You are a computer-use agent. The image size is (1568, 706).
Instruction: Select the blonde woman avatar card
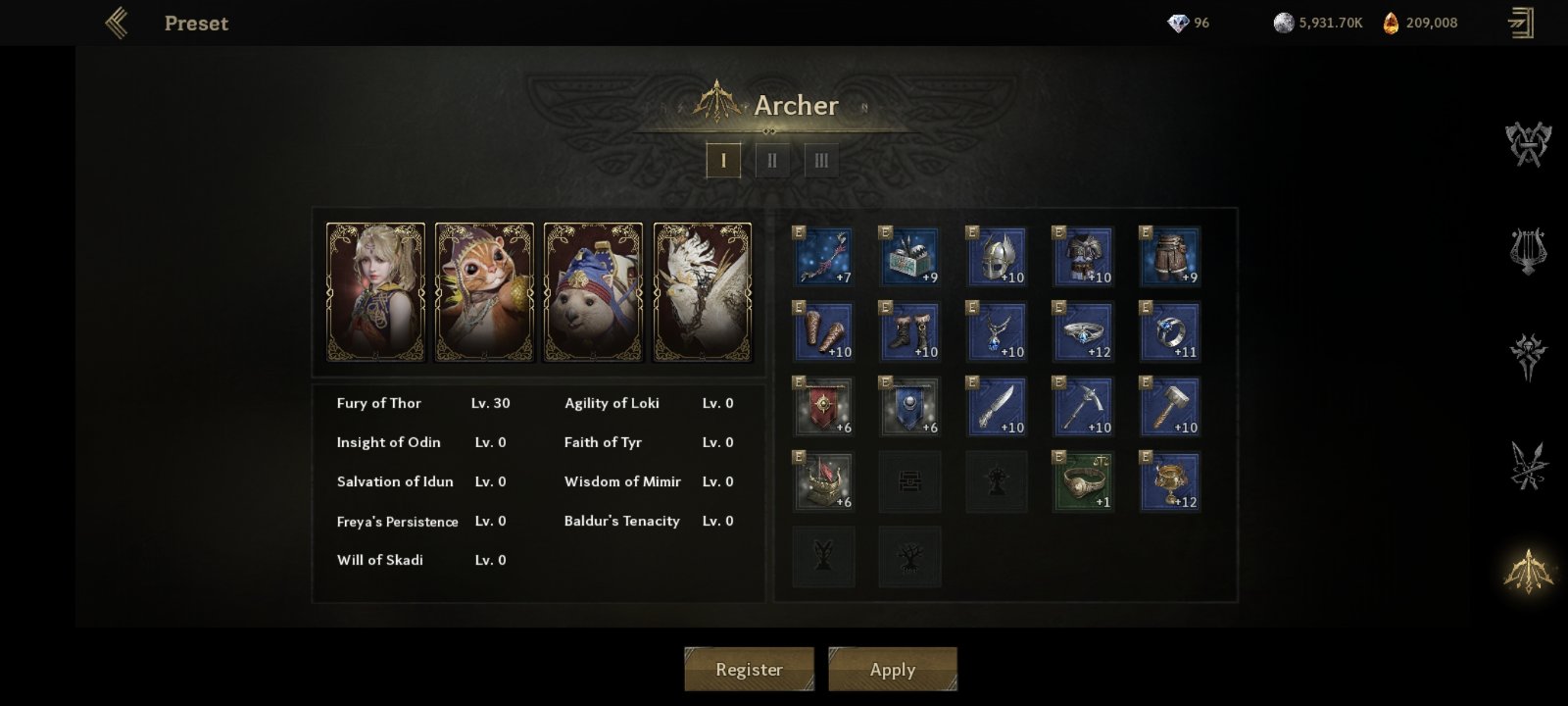(x=375, y=291)
